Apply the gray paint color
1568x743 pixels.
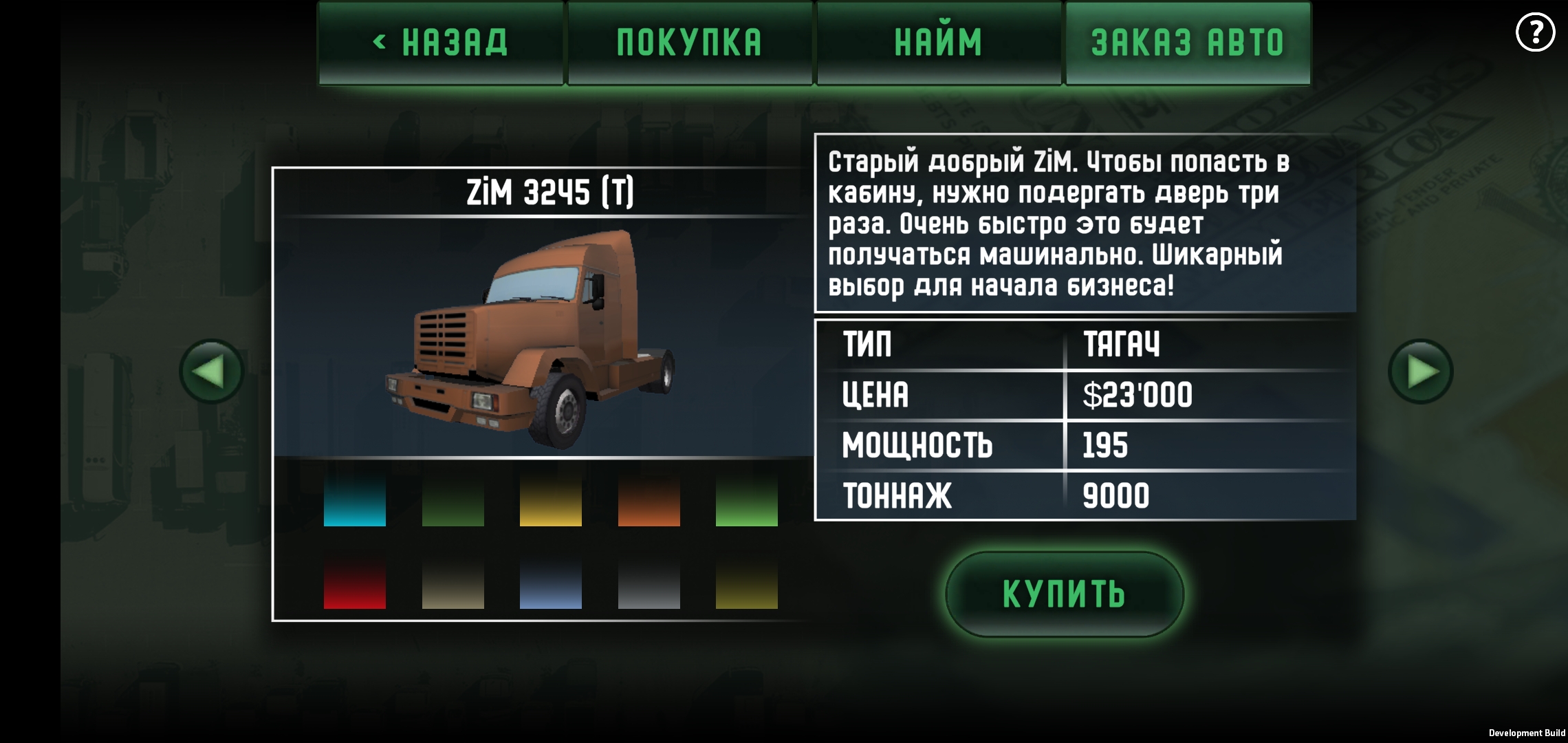point(649,583)
